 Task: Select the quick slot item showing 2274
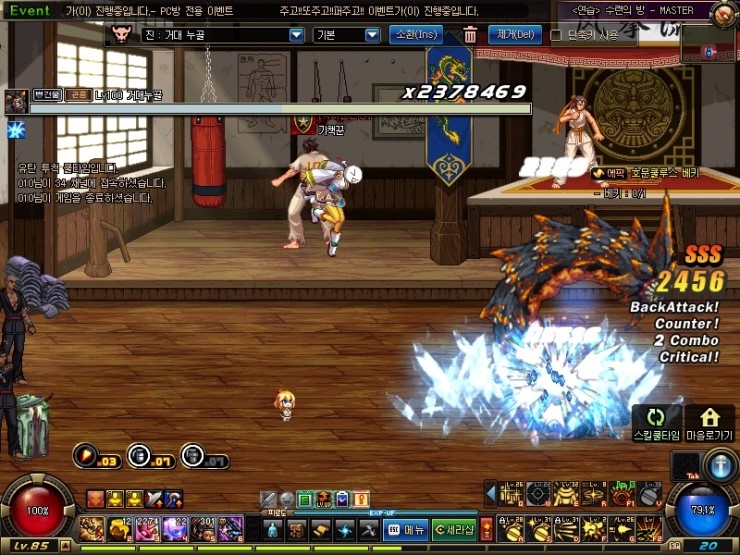(148, 528)
